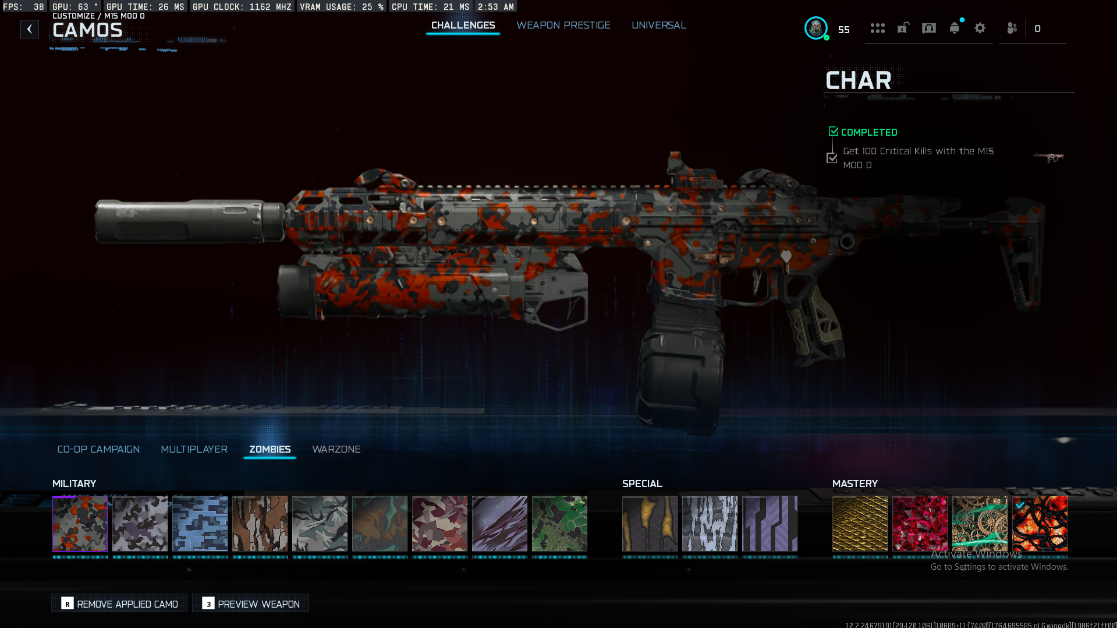Select the red-orange Char camo swatch
This screenshot has width=1117, height=628.
click(x=80, y=524)
